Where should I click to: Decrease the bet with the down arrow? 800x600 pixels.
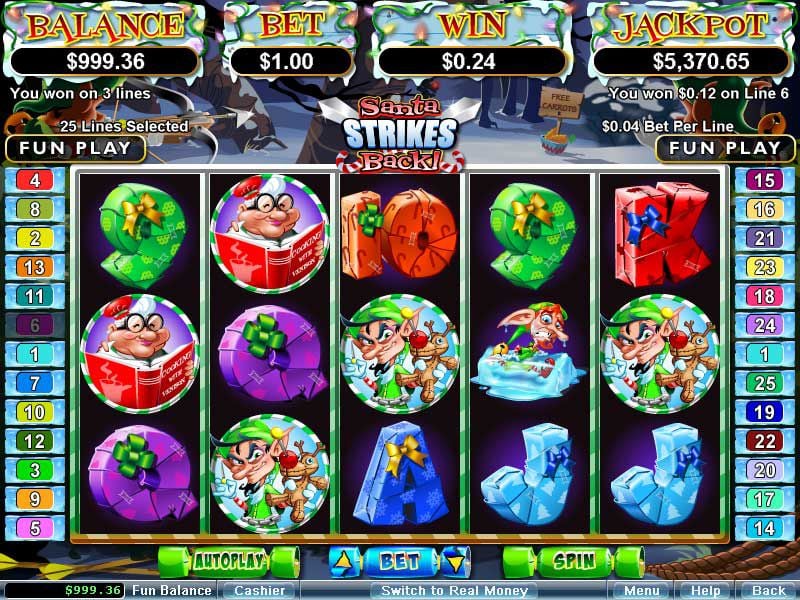(x=456, y=561)
